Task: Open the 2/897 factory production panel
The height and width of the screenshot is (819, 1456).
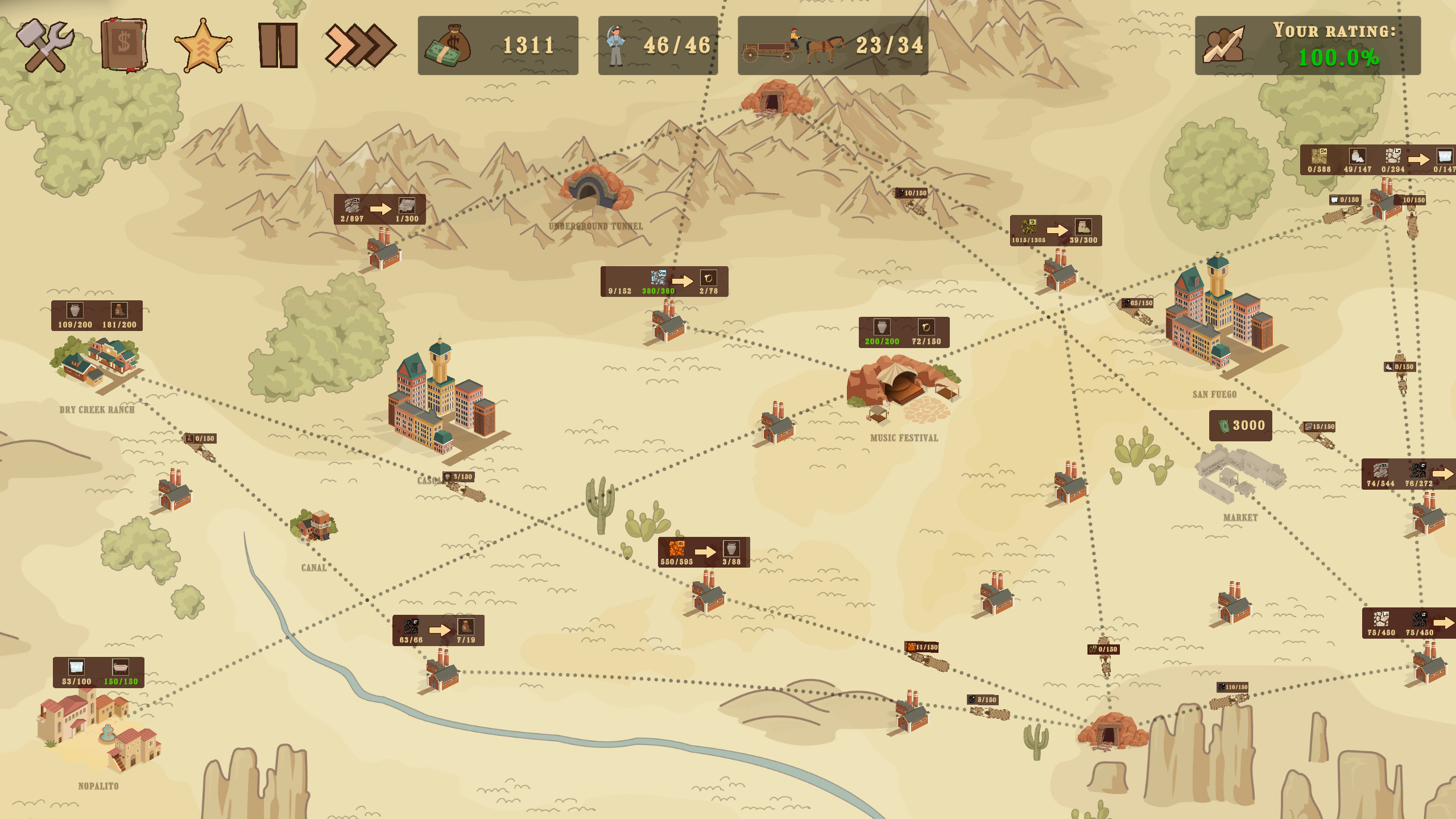Action: (x=379, y=209)
